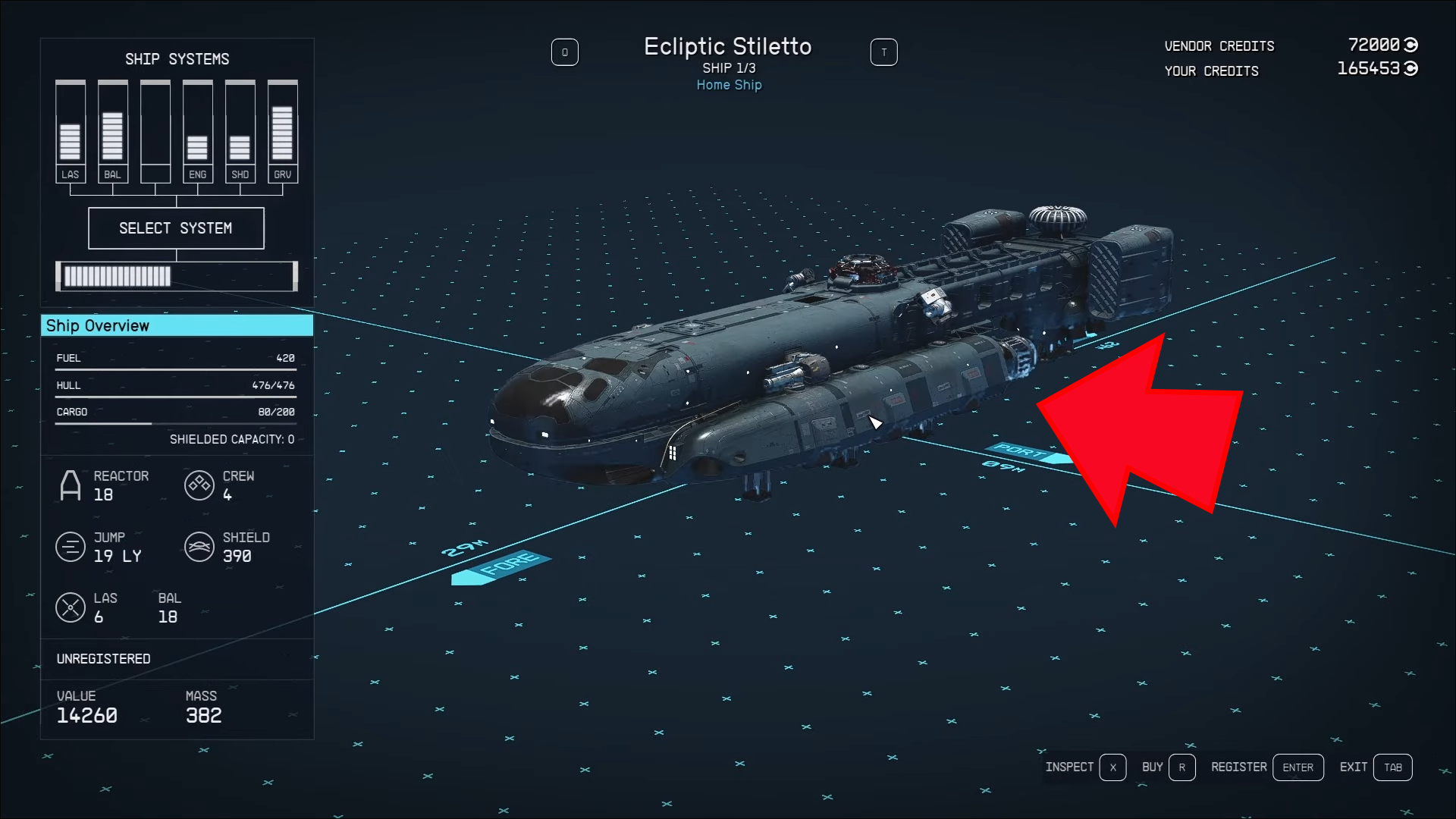Click the Select System button
Screen dimensions: 1456x819
pos(176,228)
